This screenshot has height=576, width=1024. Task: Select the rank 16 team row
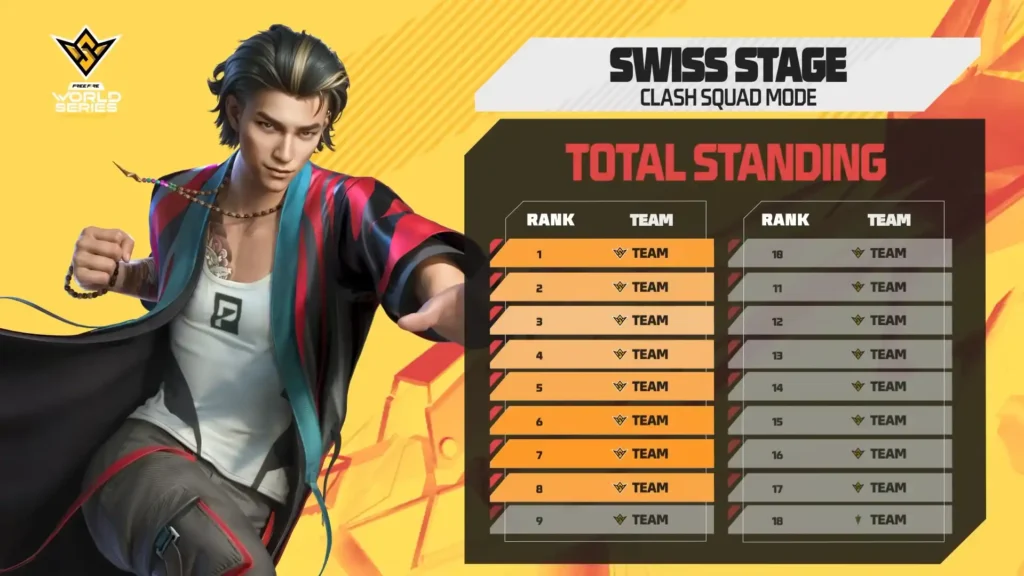841,453
